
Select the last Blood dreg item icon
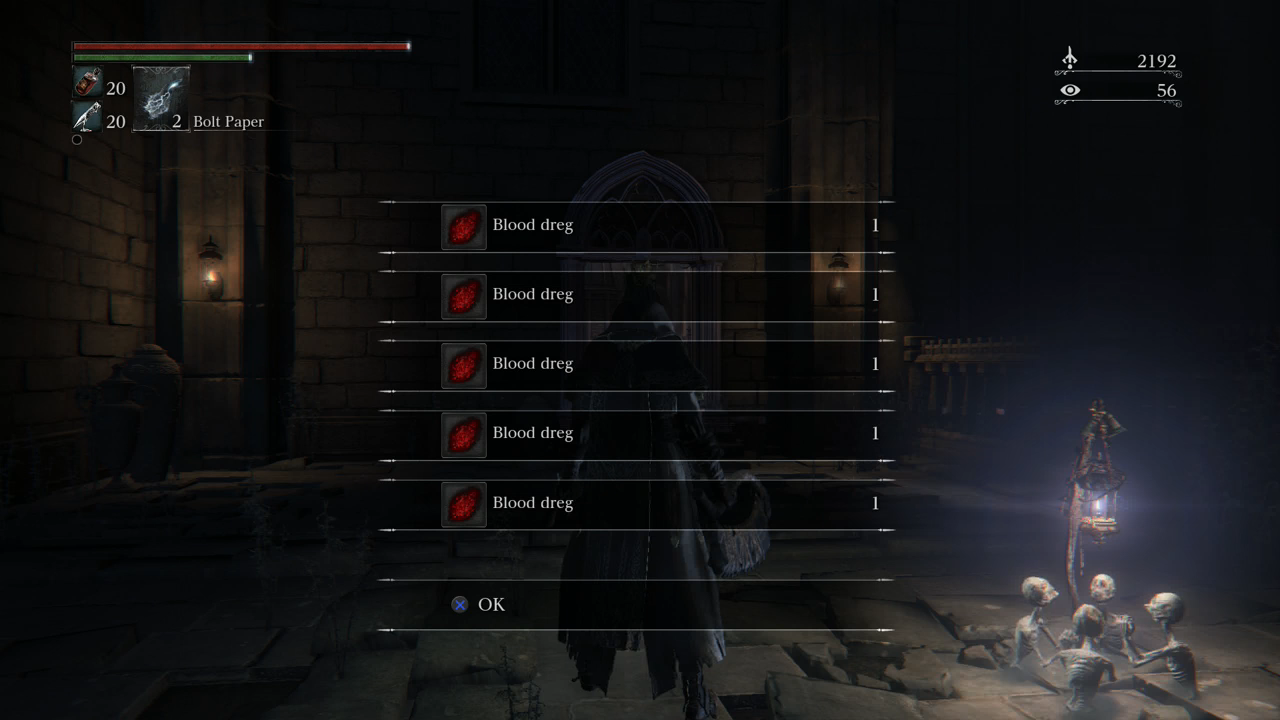(463, 503)
